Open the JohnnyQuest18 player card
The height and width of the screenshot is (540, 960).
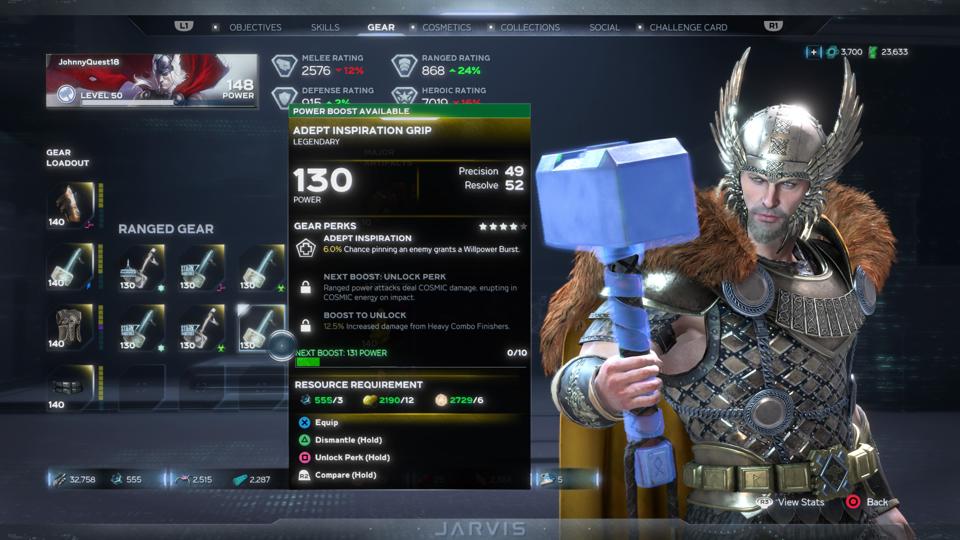point(151,81)
